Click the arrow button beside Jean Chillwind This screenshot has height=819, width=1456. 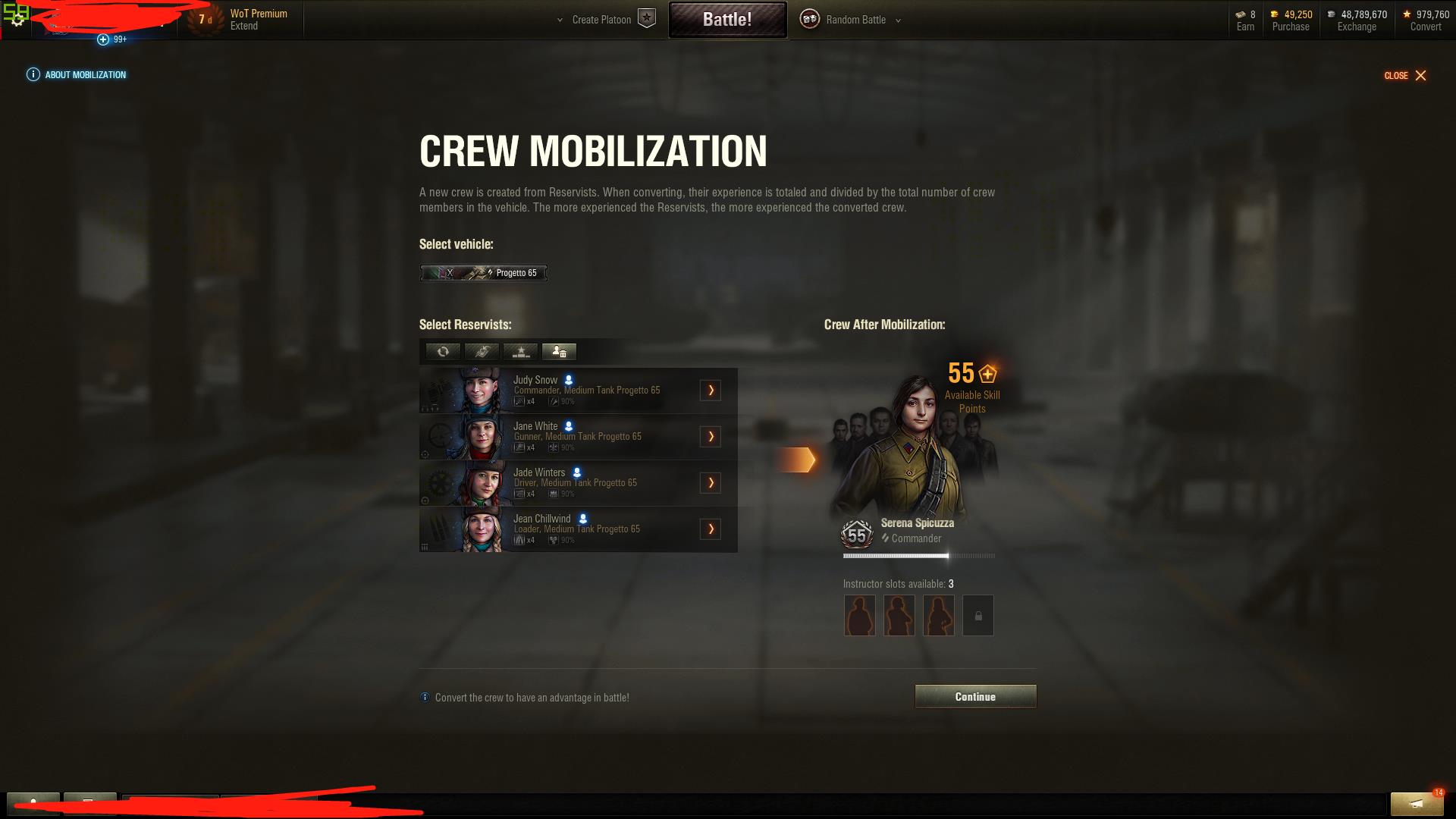(x=711, y=529)
